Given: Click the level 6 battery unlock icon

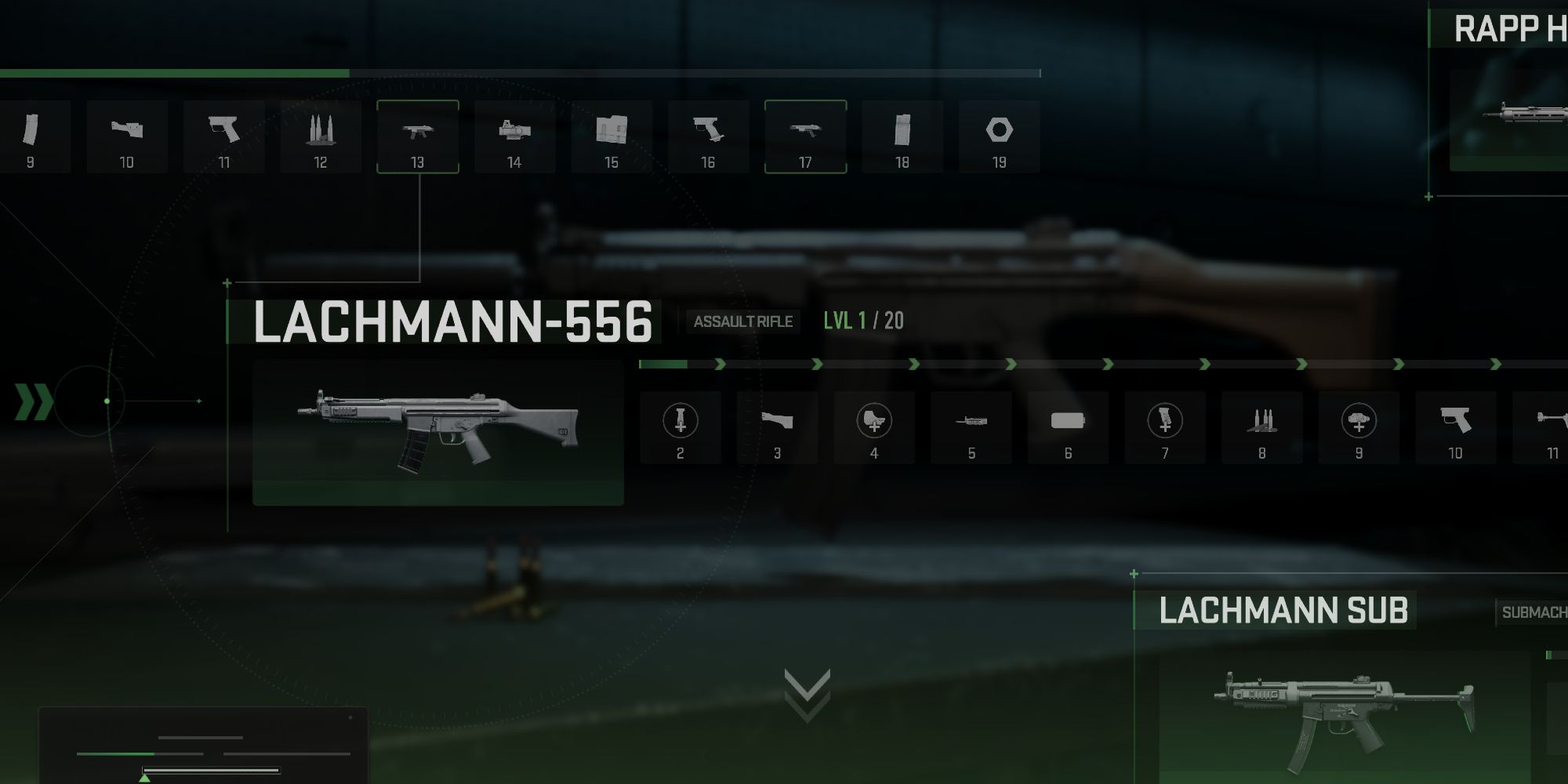Looking at the screenshot, I should [1069, 426].
